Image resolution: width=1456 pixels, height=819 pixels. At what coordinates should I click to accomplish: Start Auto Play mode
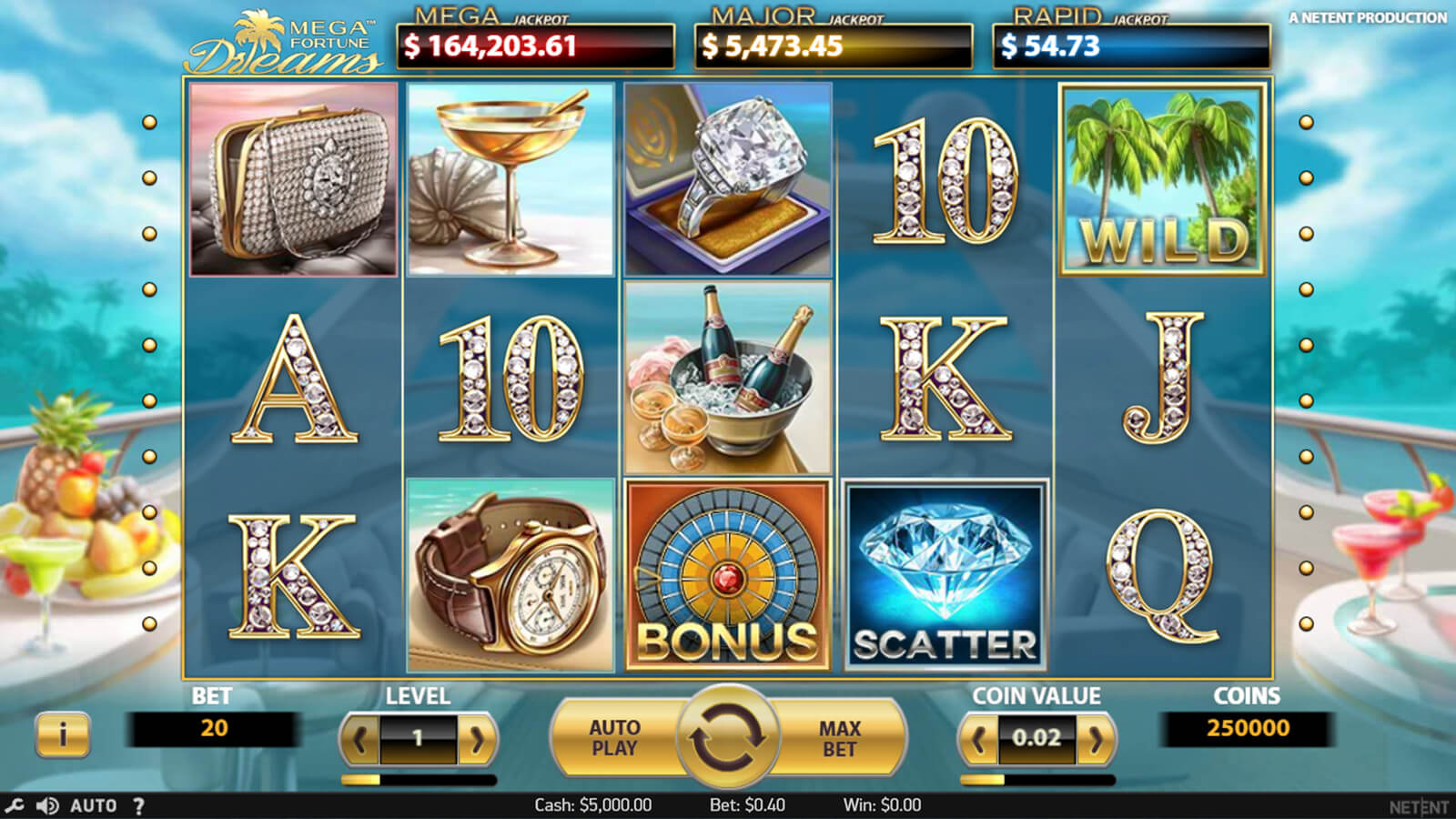615,738
